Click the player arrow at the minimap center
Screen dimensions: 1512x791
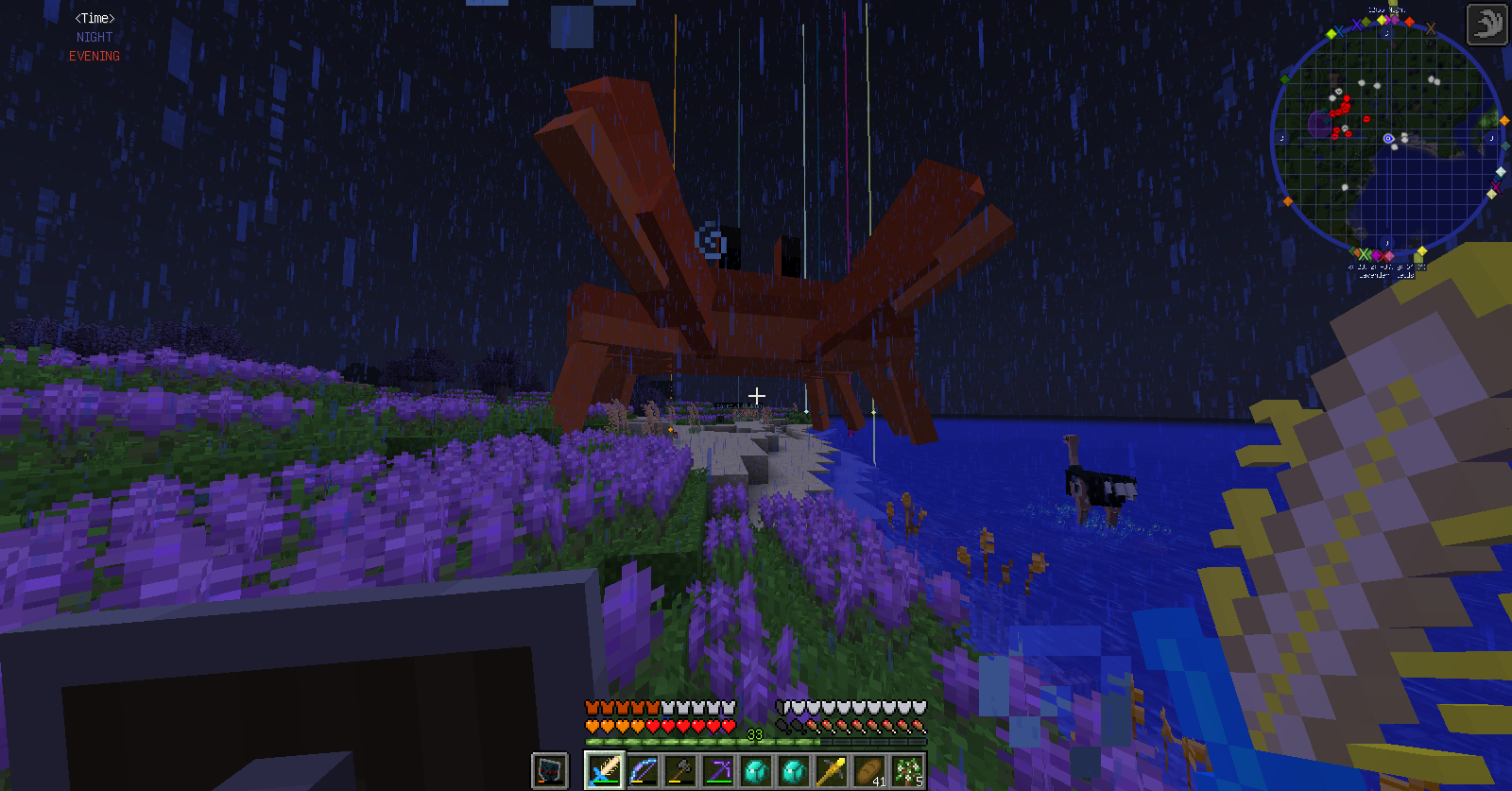pyautogui.click(x=1387, y=138)
